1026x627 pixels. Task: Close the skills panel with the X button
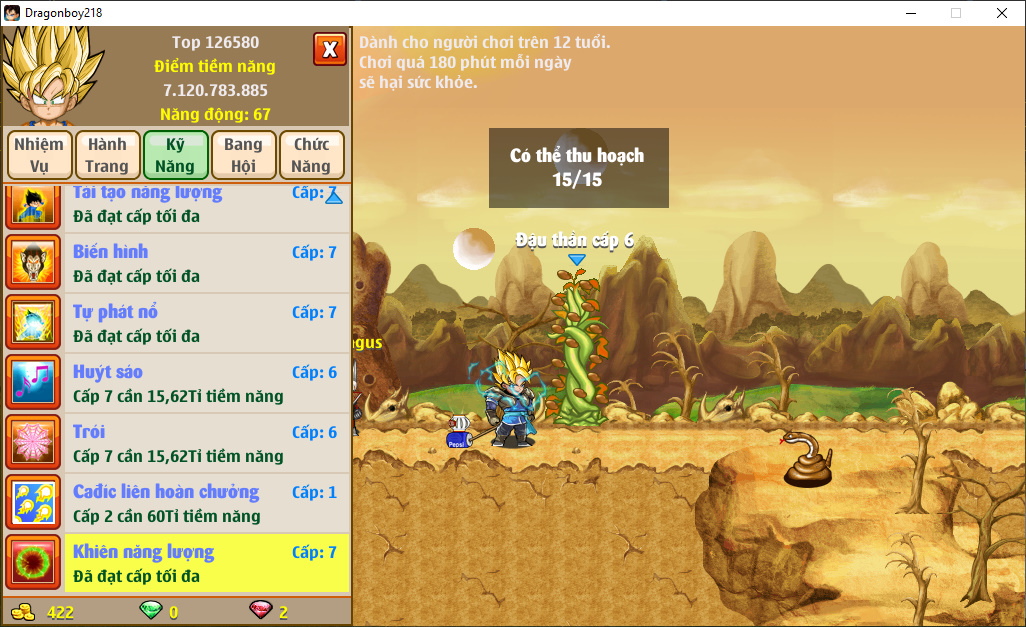[329, 48]
